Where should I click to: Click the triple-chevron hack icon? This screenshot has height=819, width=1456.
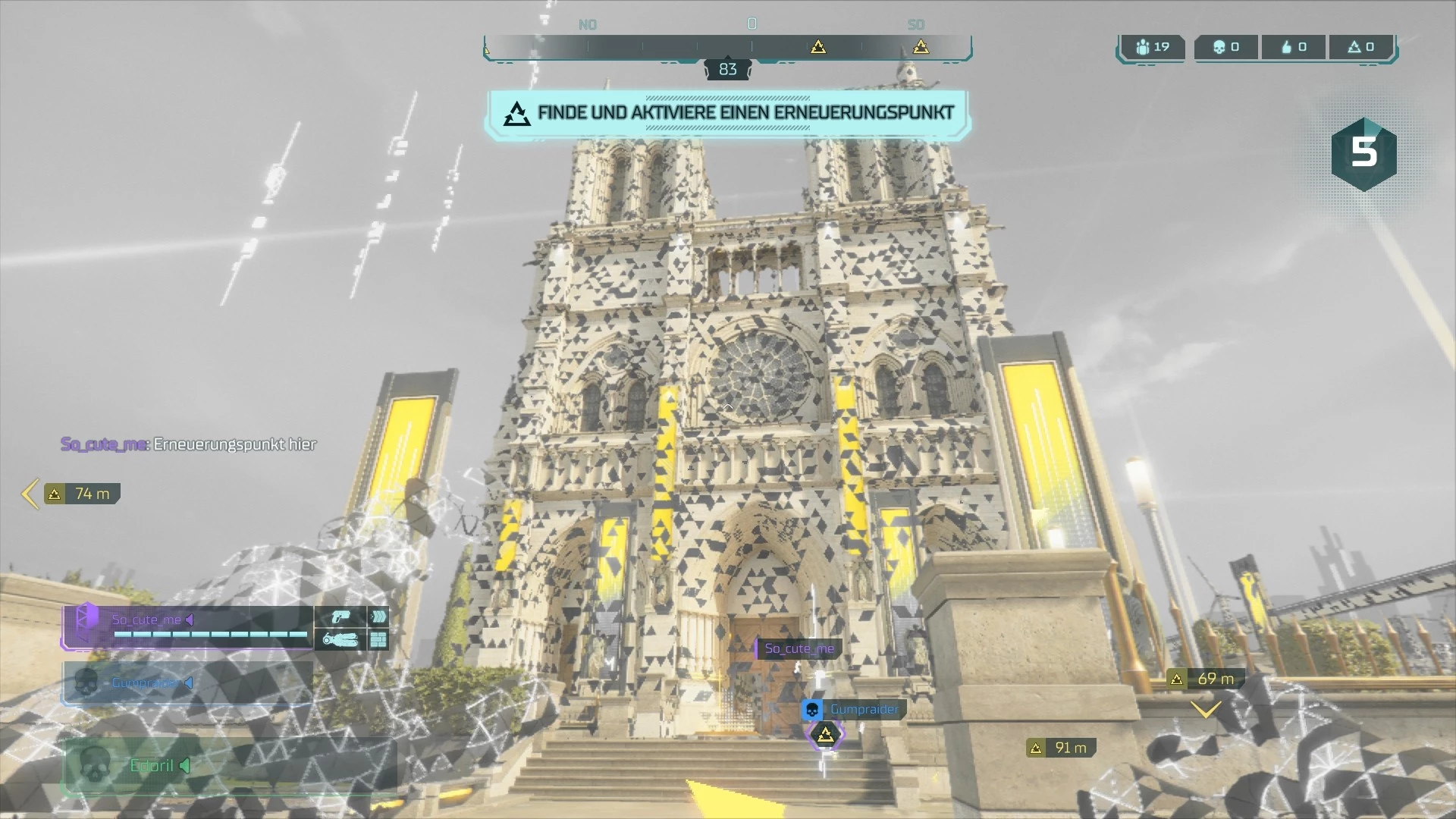(x=378, y=617)
